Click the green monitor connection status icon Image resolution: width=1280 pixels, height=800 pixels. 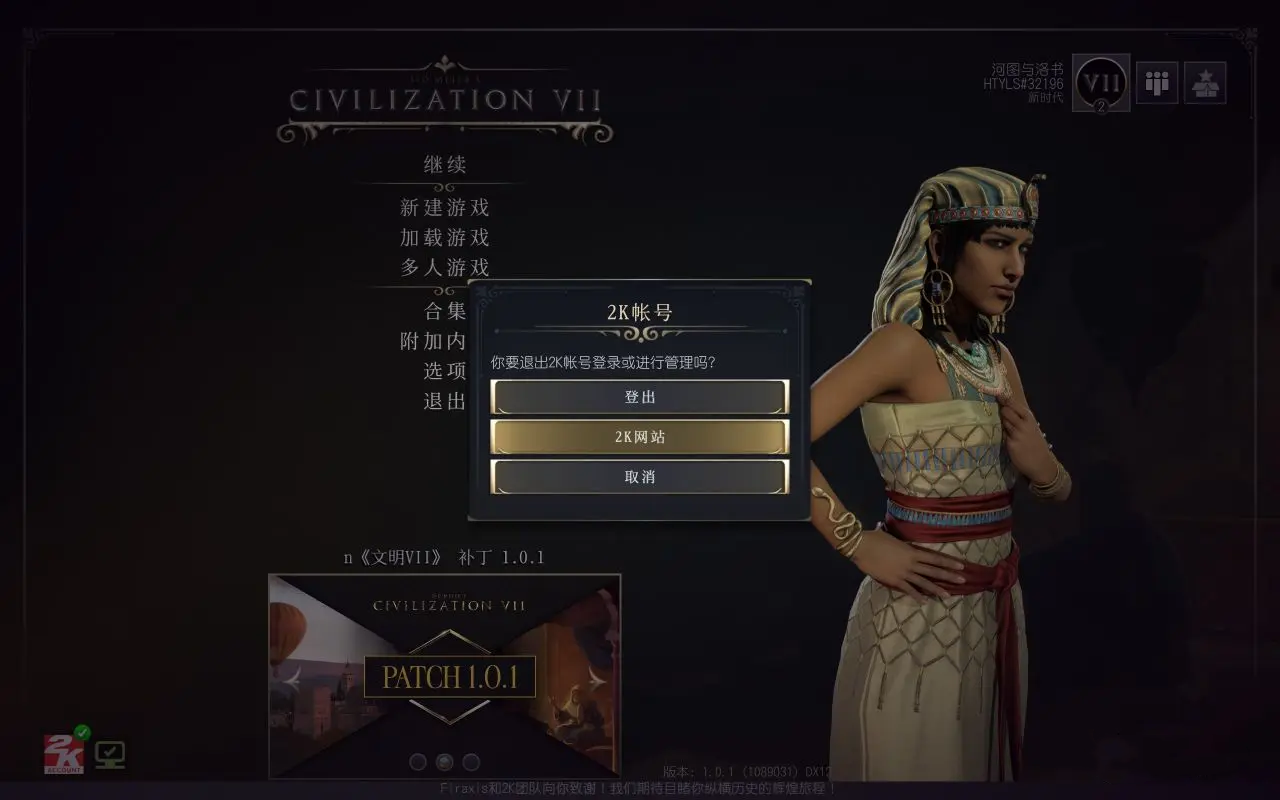coord(110,754)
